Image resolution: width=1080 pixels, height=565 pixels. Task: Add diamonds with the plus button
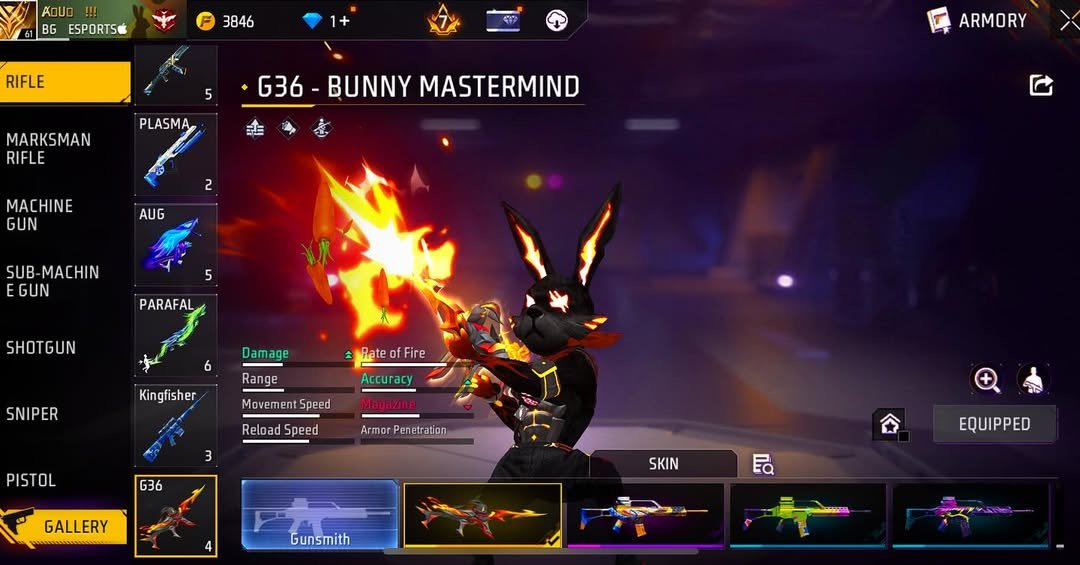click(x=346, y=21)
